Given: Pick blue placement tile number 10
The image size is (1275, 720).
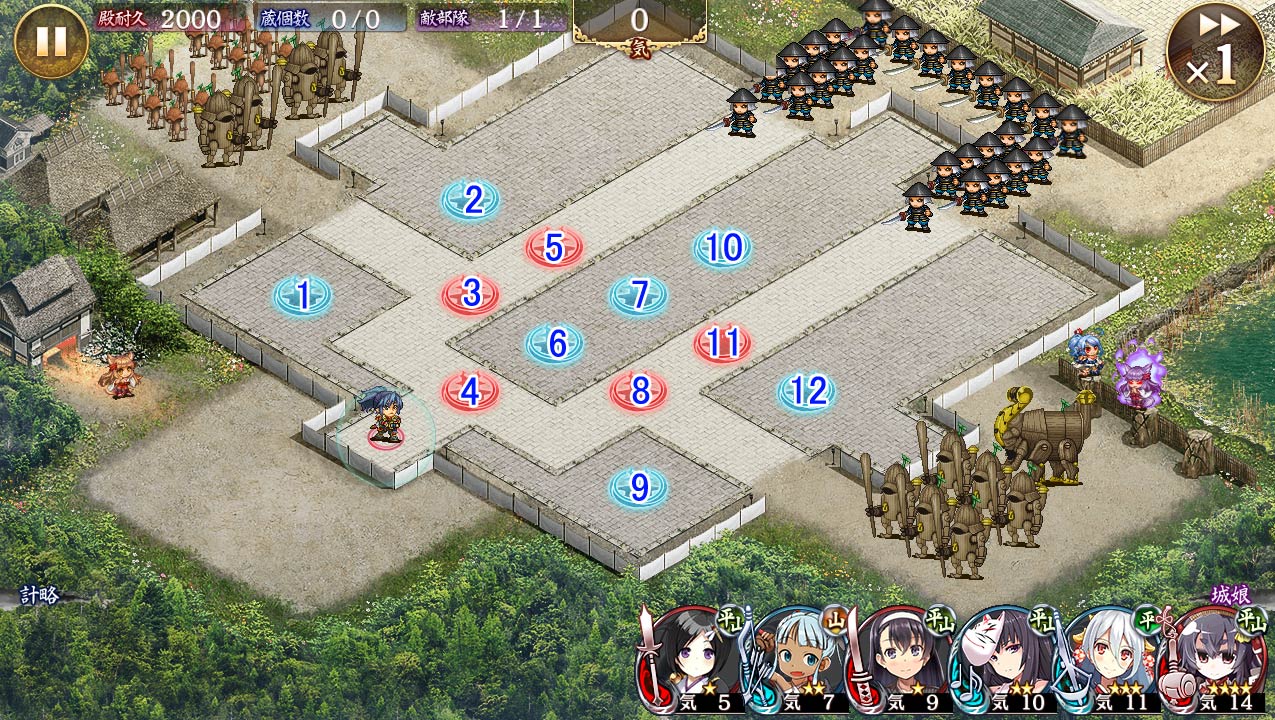Looking at the screenshot, I should tap(723, 248).
